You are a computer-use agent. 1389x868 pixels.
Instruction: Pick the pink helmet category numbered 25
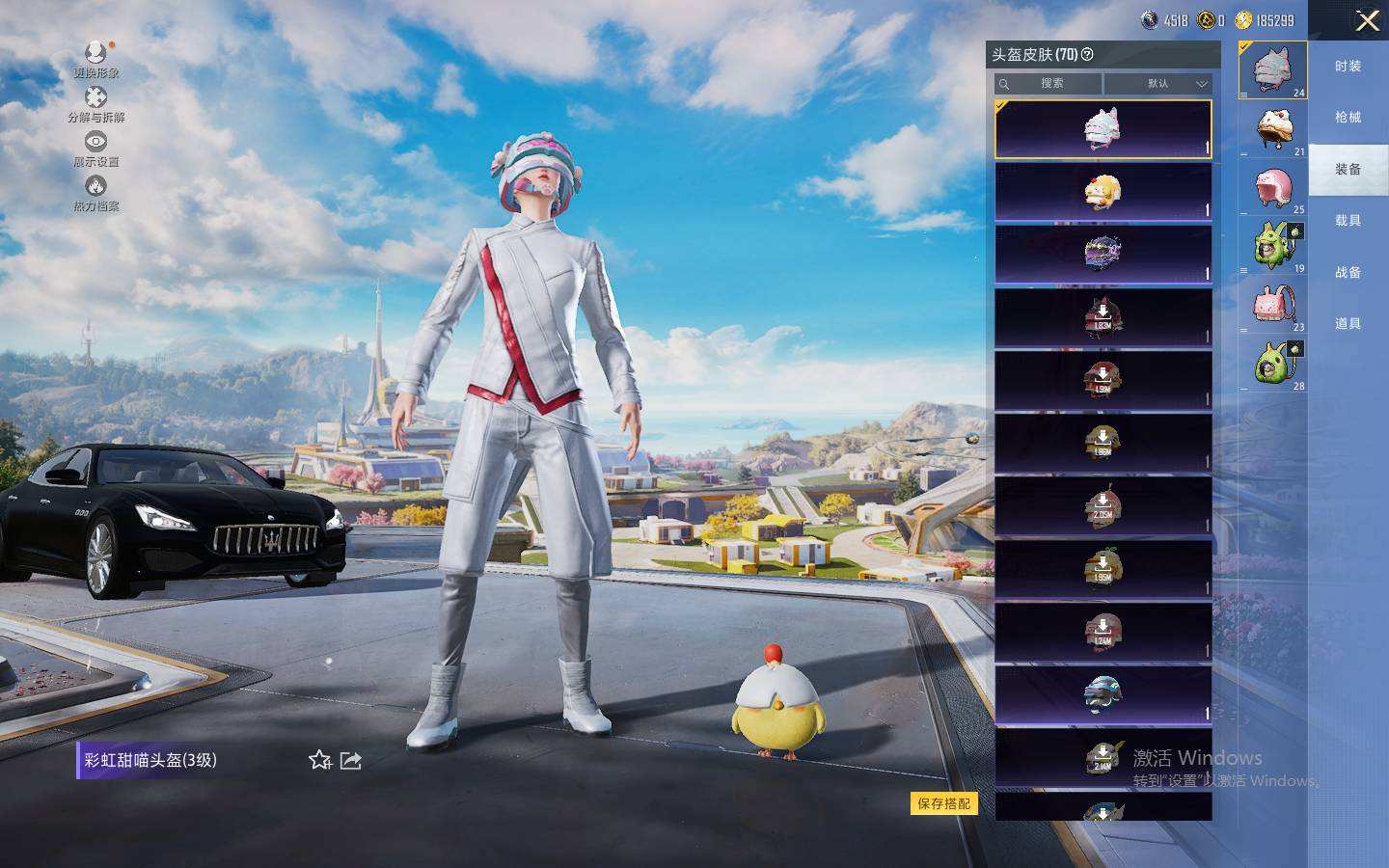tap(1274, 189)
